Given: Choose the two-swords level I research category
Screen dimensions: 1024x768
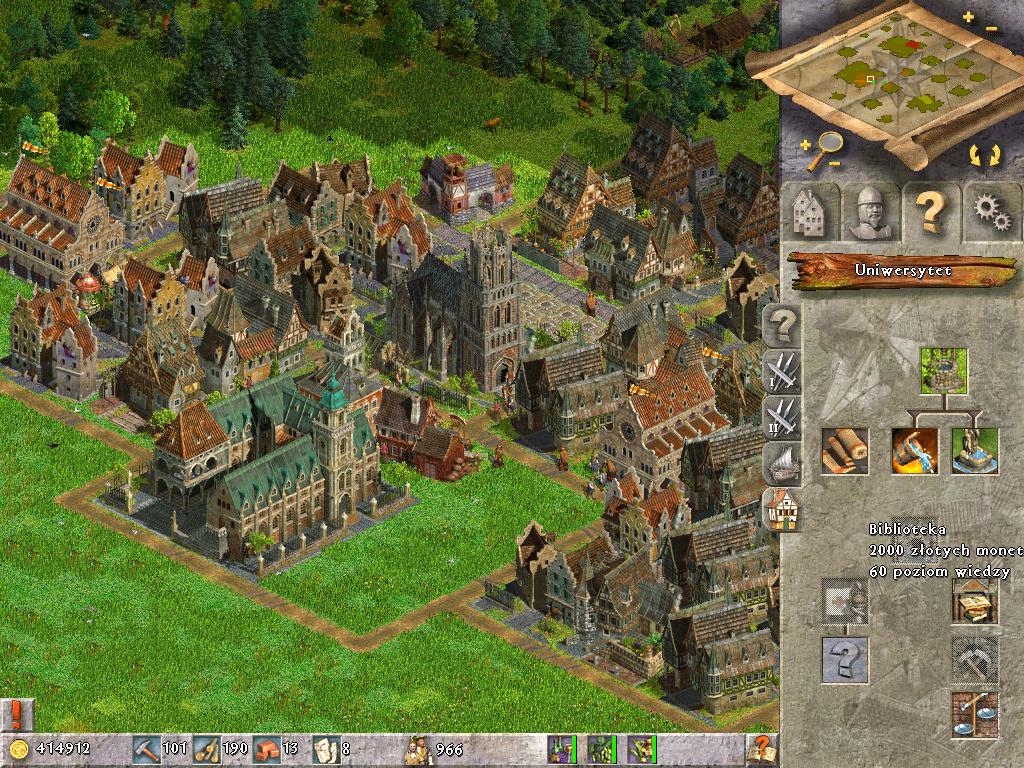Looking at the screenshot, I should (781, 371).
